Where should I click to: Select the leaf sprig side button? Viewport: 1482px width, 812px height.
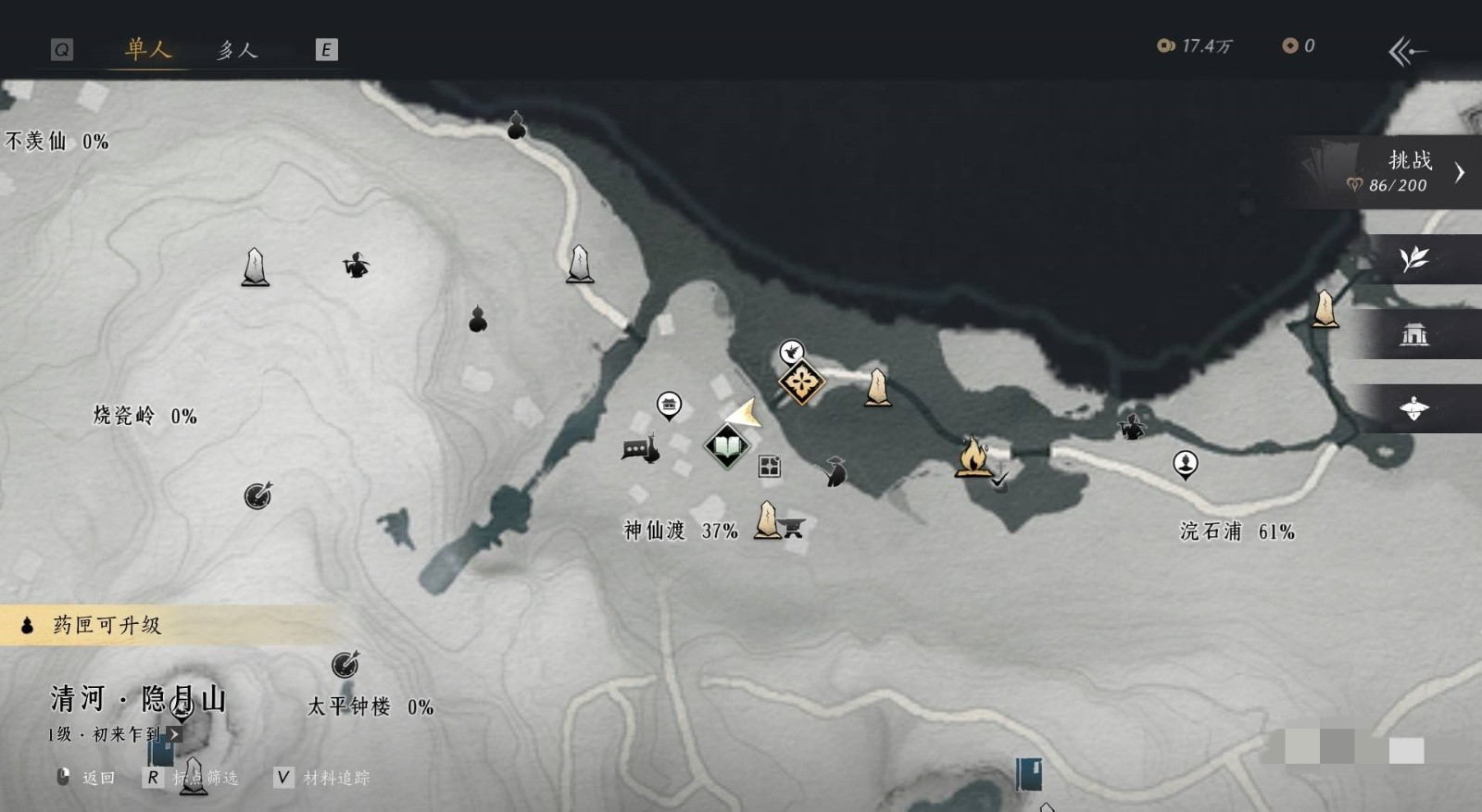[1414, 259]
